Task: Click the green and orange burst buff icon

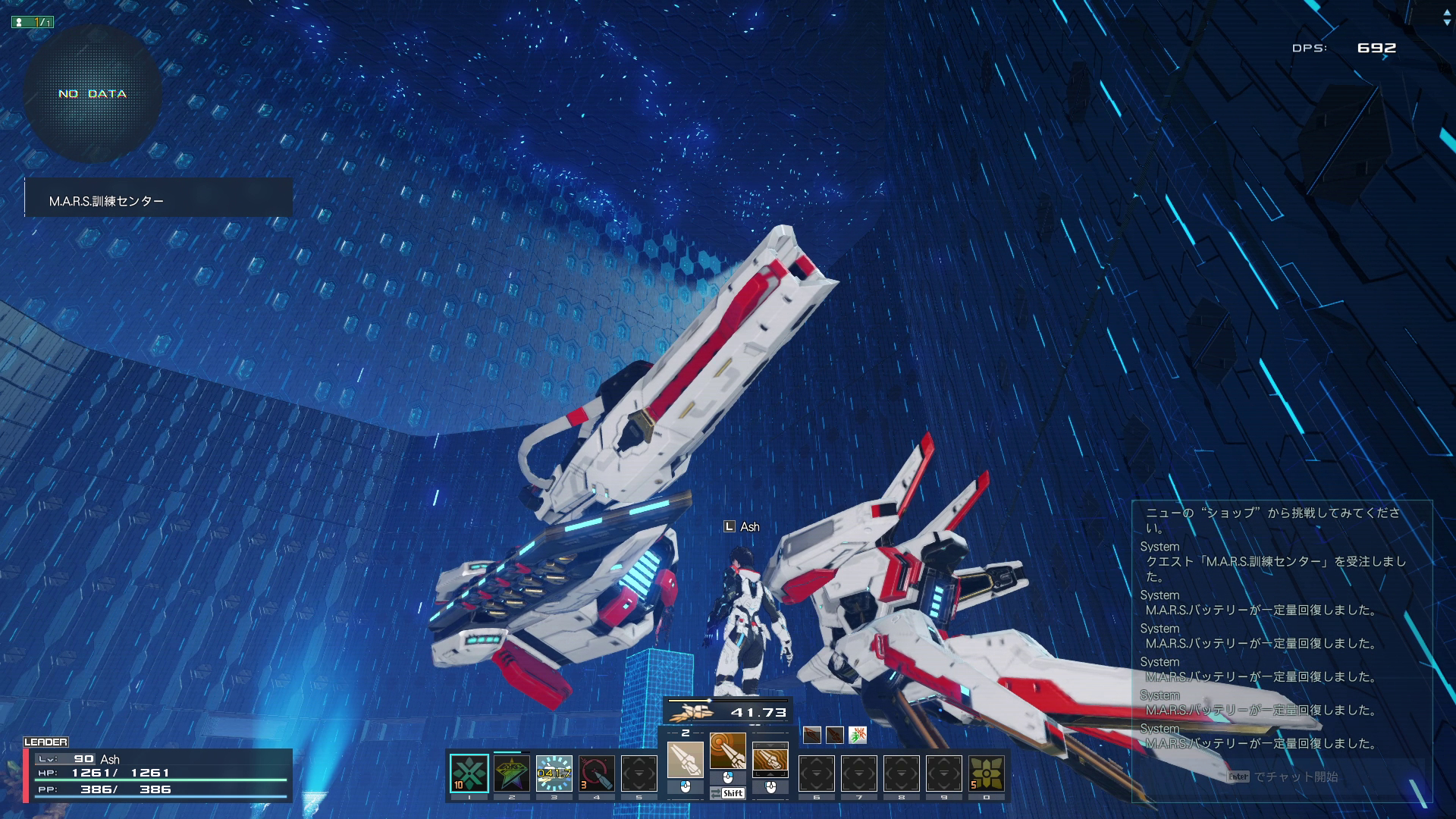Action: 857,735
